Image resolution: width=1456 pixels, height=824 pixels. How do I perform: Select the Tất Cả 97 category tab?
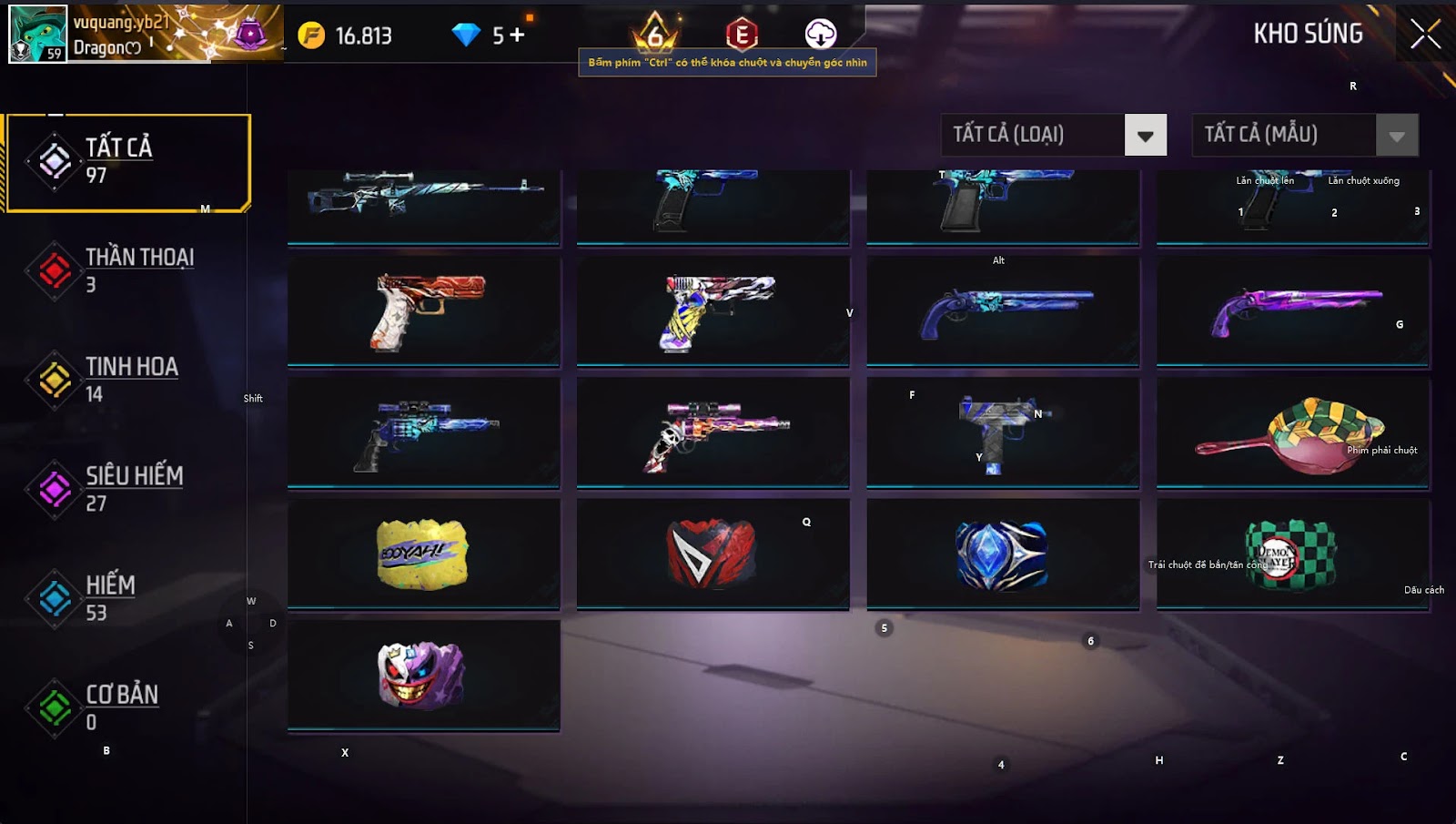coord(128,162)
